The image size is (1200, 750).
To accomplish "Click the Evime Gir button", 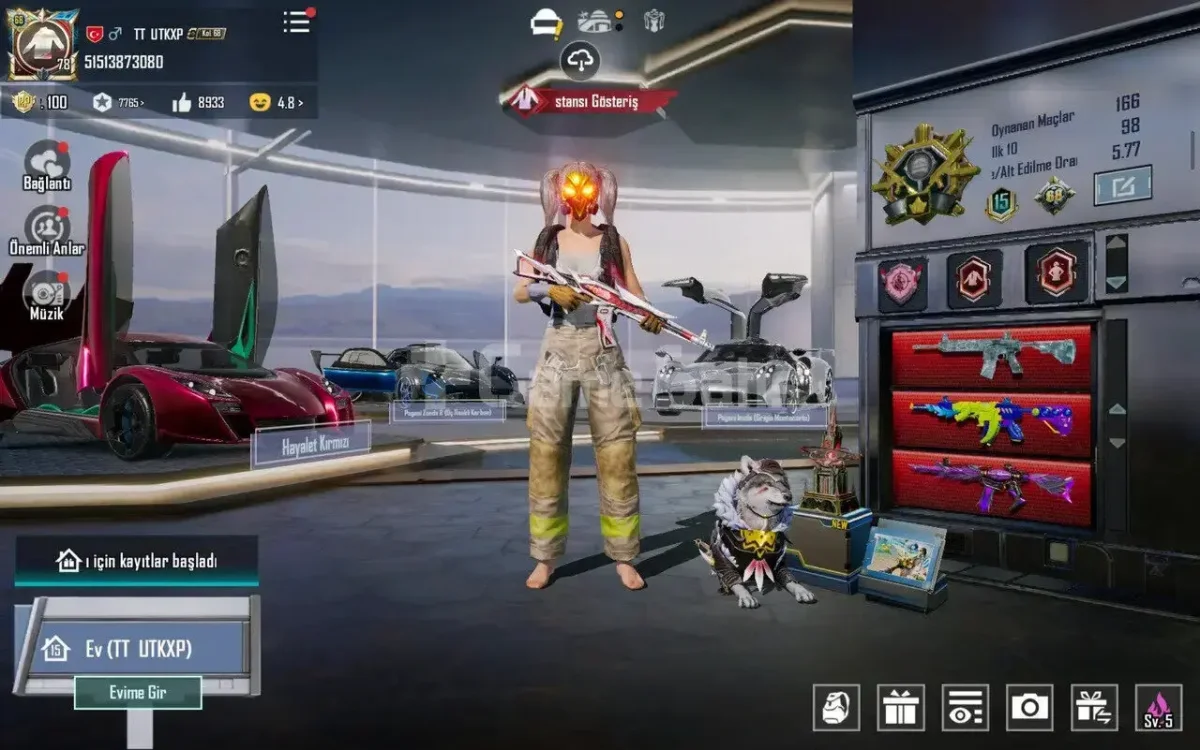I will click(138, 692).
